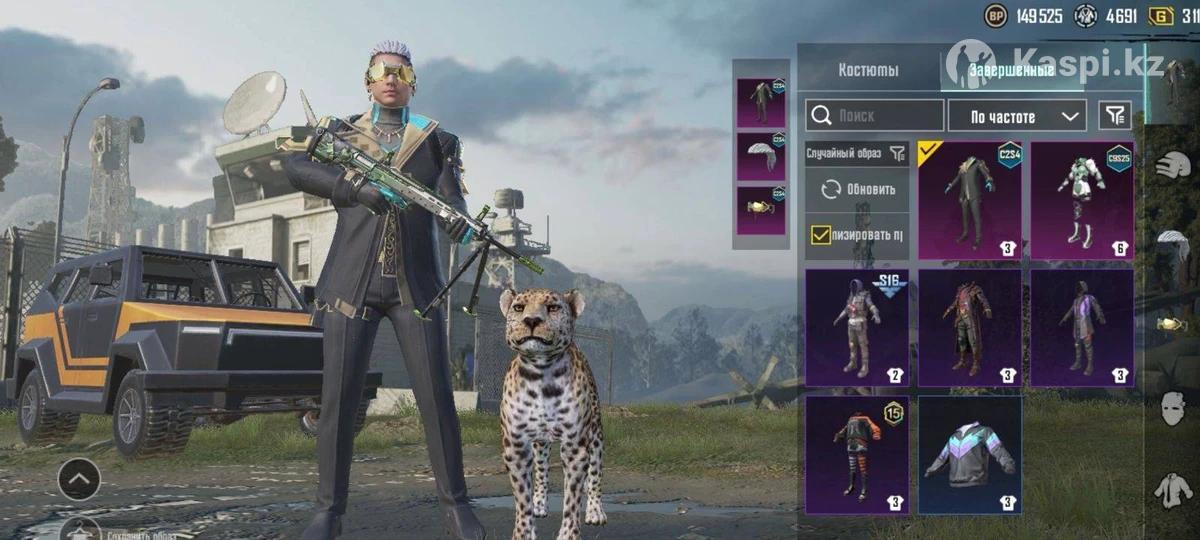Select the grey jacket with purple chevron
This screenshot has height=540, width=1200.
pos(970,455)
